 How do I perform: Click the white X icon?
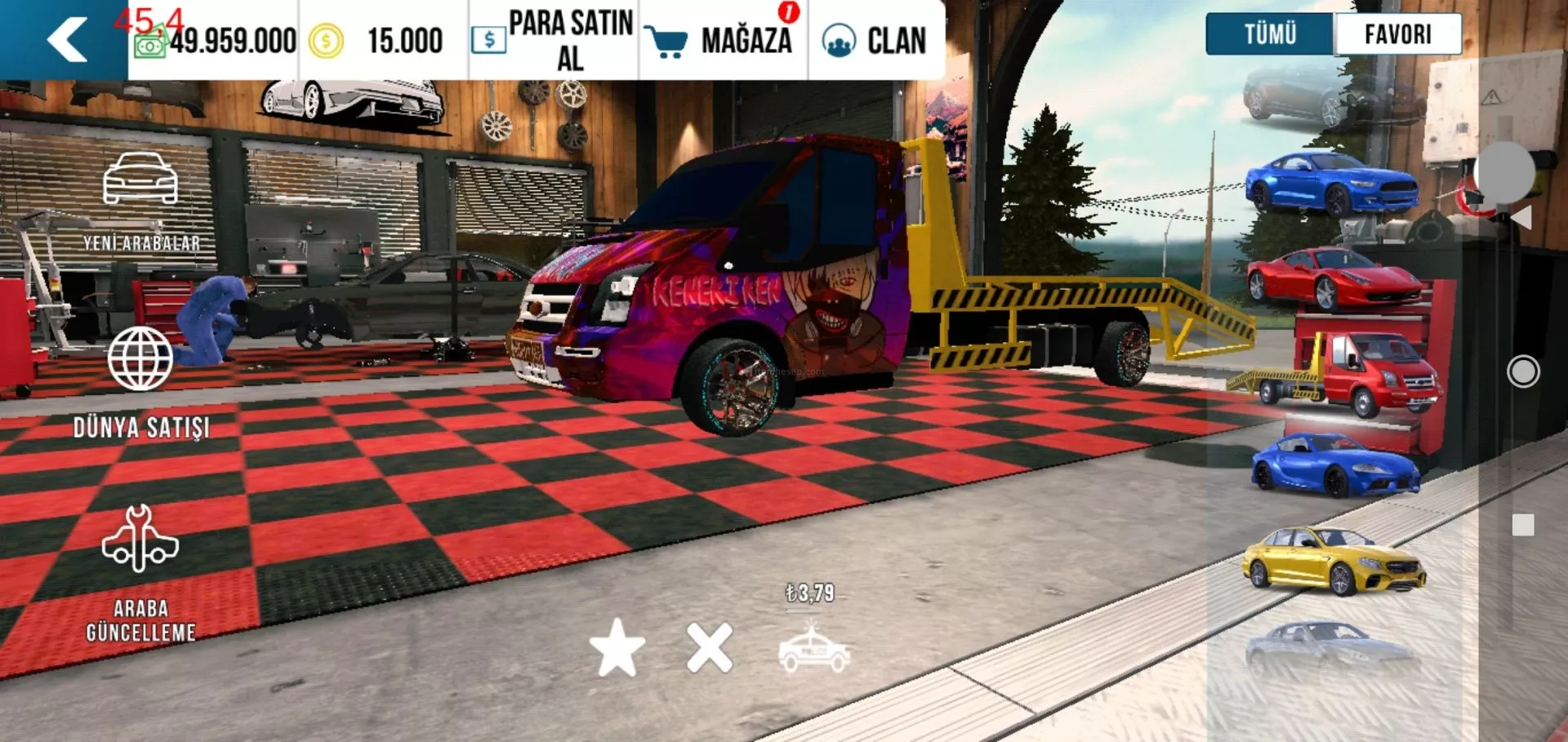point(710,648)
